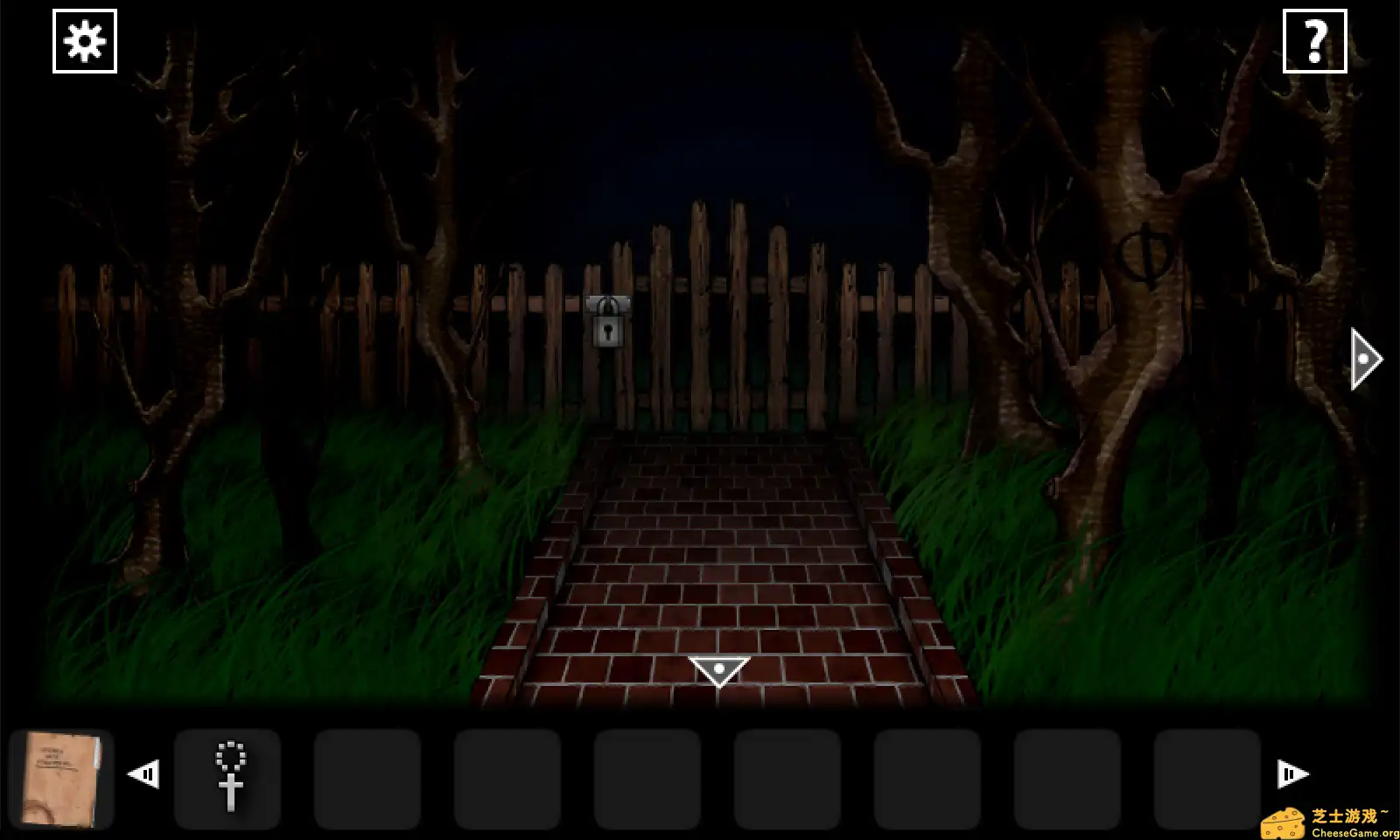Open the question mark help icon
This screenshot has width=1400, height=840.
tap(1315, 40)
